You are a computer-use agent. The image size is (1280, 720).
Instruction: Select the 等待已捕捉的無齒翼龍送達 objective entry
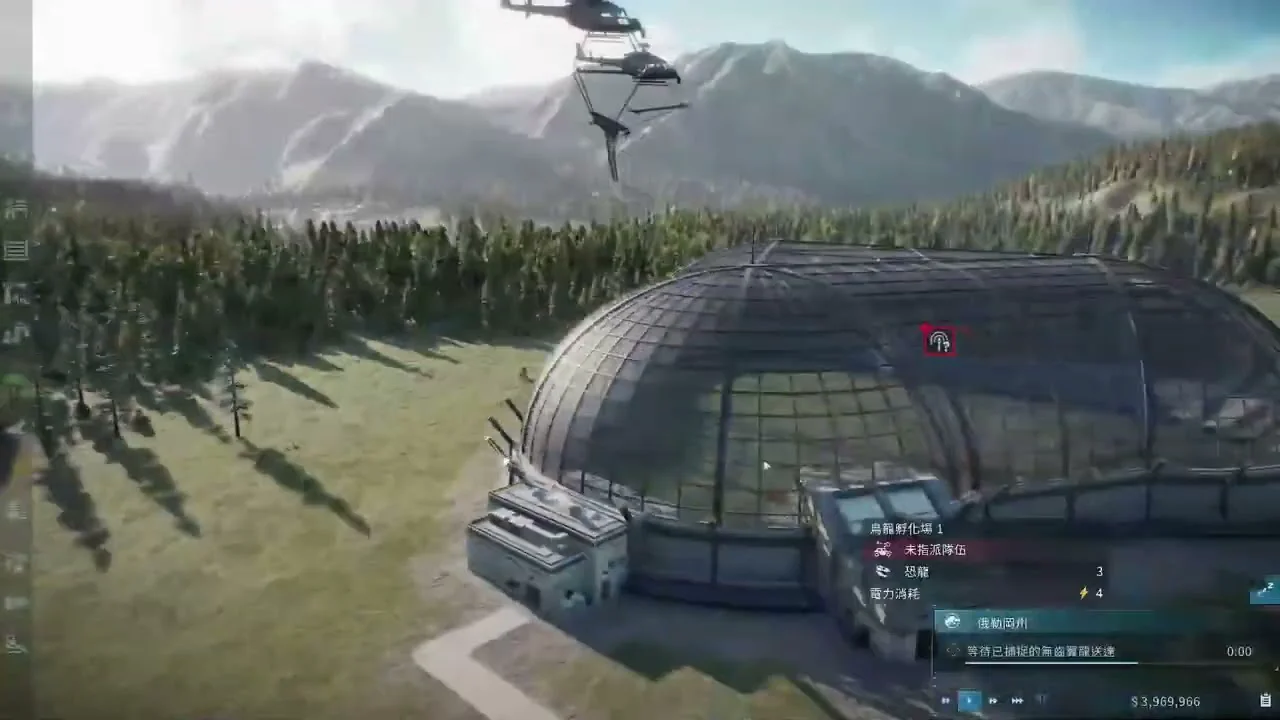click(x=1040, y=651)
